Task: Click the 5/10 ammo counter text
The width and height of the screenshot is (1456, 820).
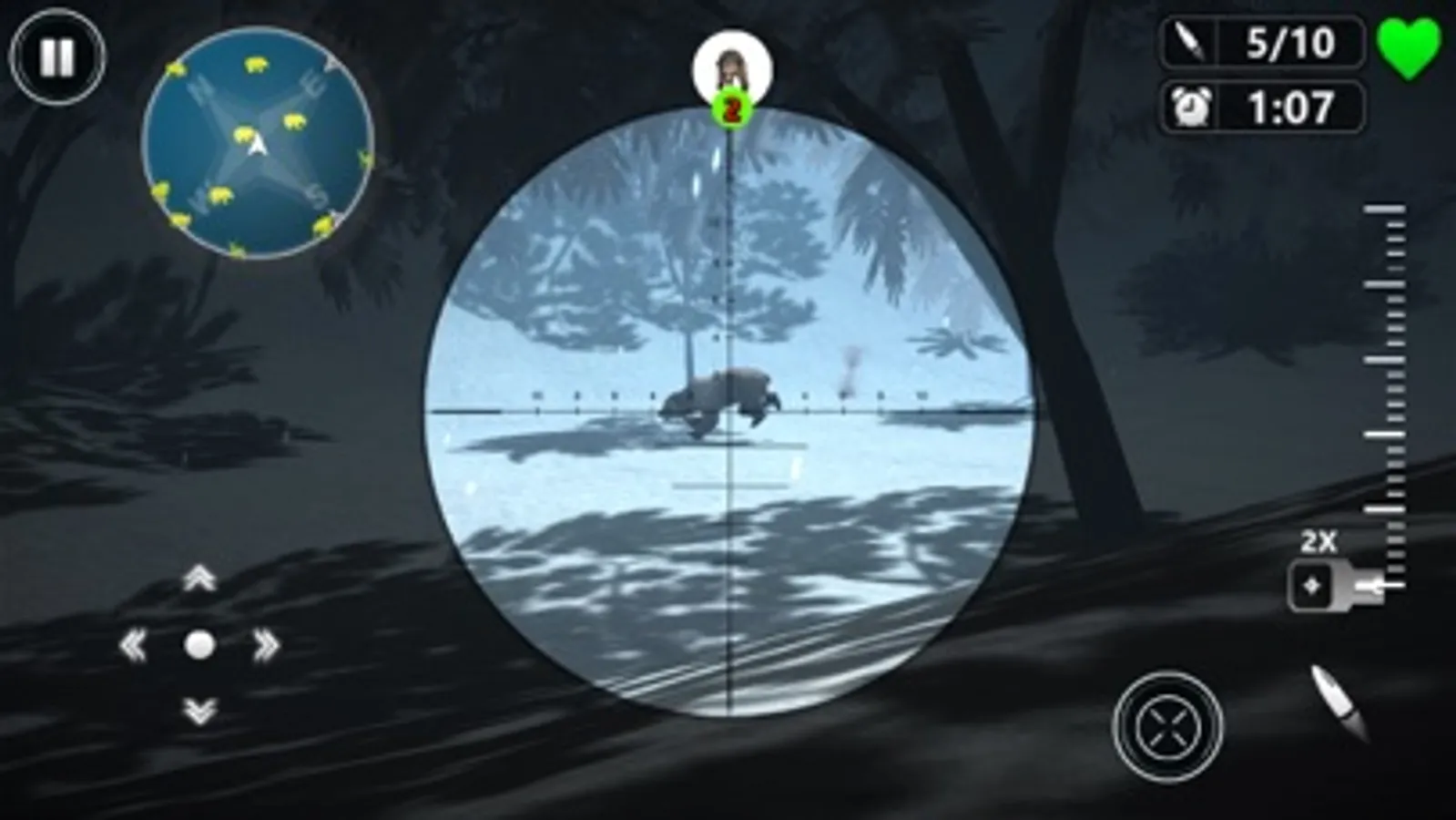Action: [1289, 40]
